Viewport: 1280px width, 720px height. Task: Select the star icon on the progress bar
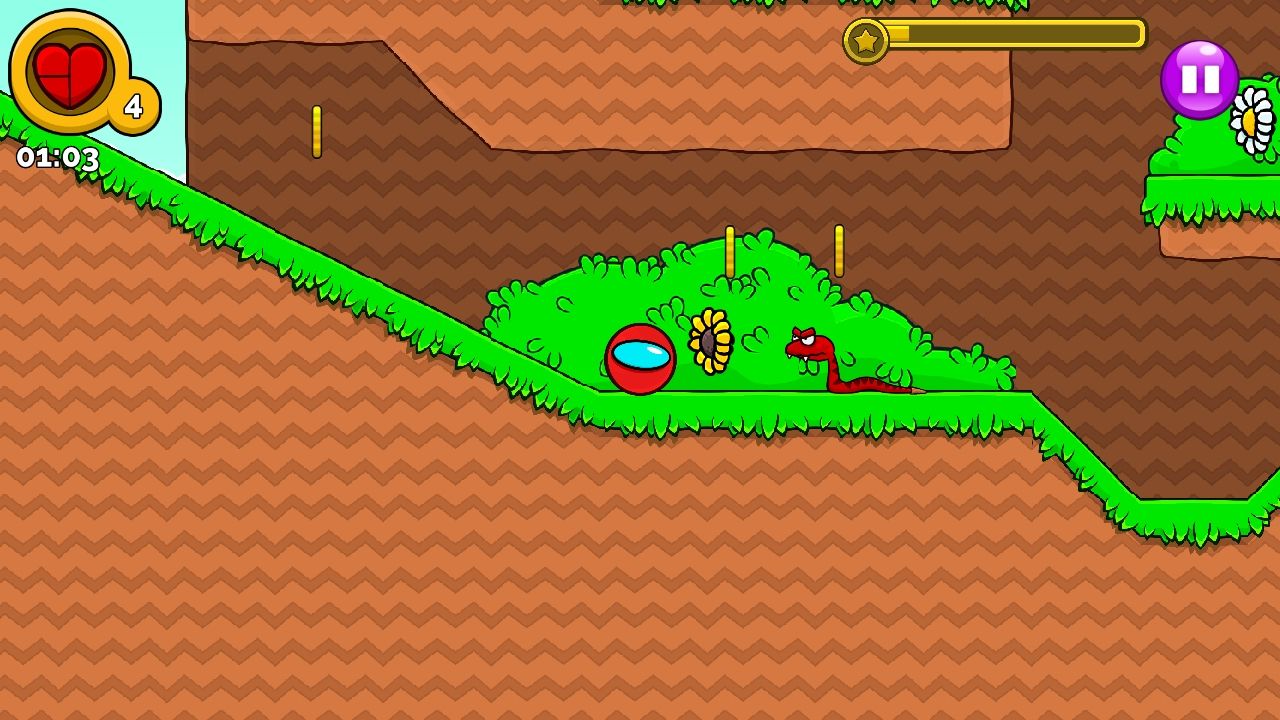866,41
